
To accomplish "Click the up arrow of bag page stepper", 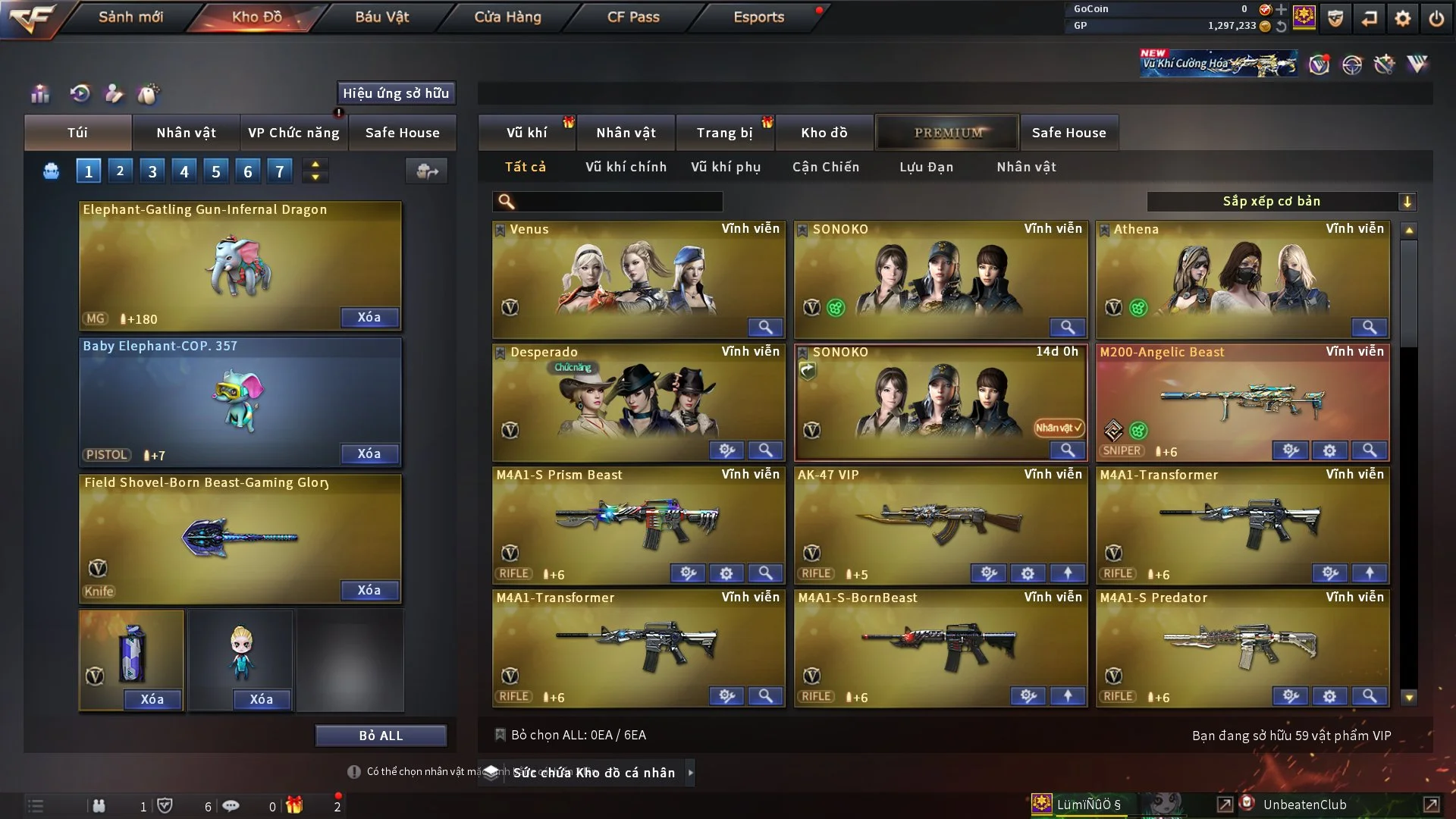I will coord(315,165).
